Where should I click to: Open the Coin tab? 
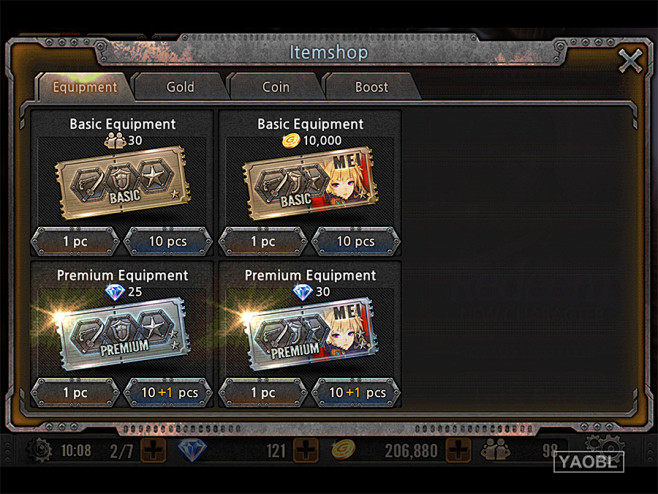(x=276, y=87)
